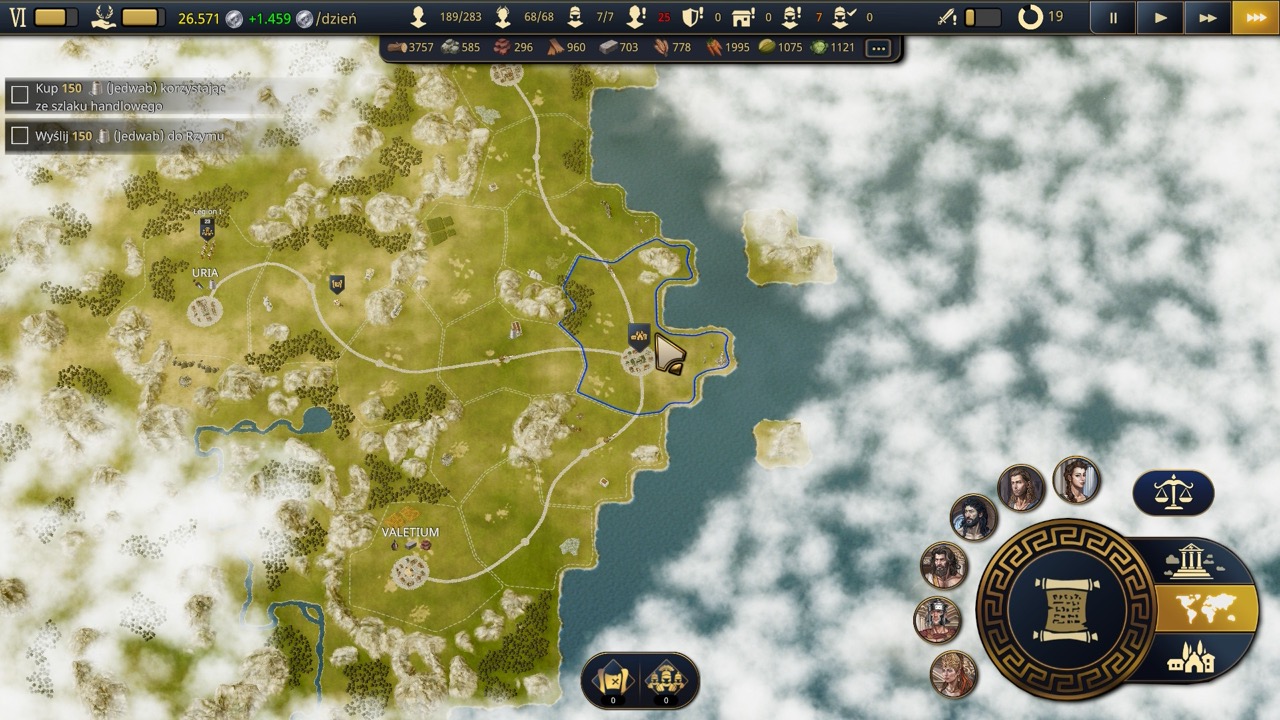Pause the game
The height and width of the screenshot is (720, 1280).
coord(1113,17)
